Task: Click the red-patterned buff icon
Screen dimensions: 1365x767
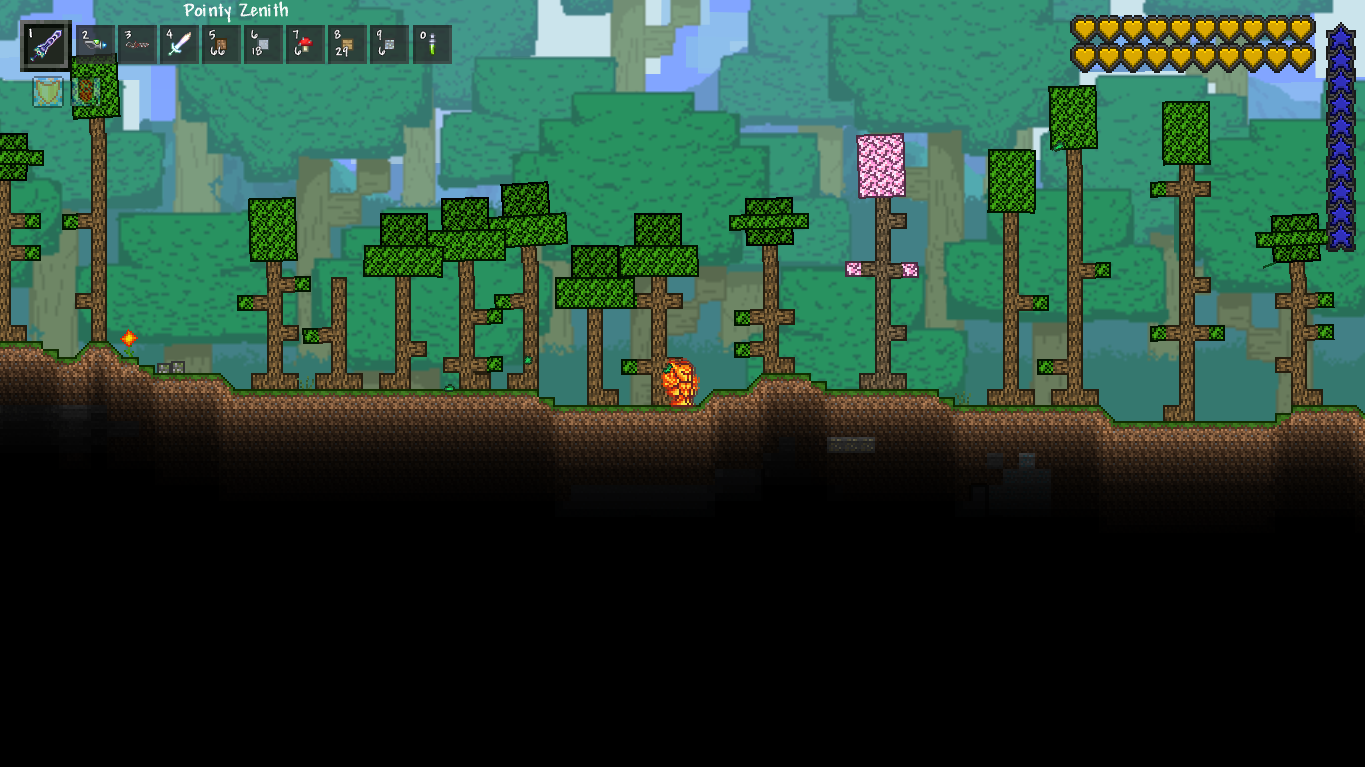Action: tap(87, 92)
